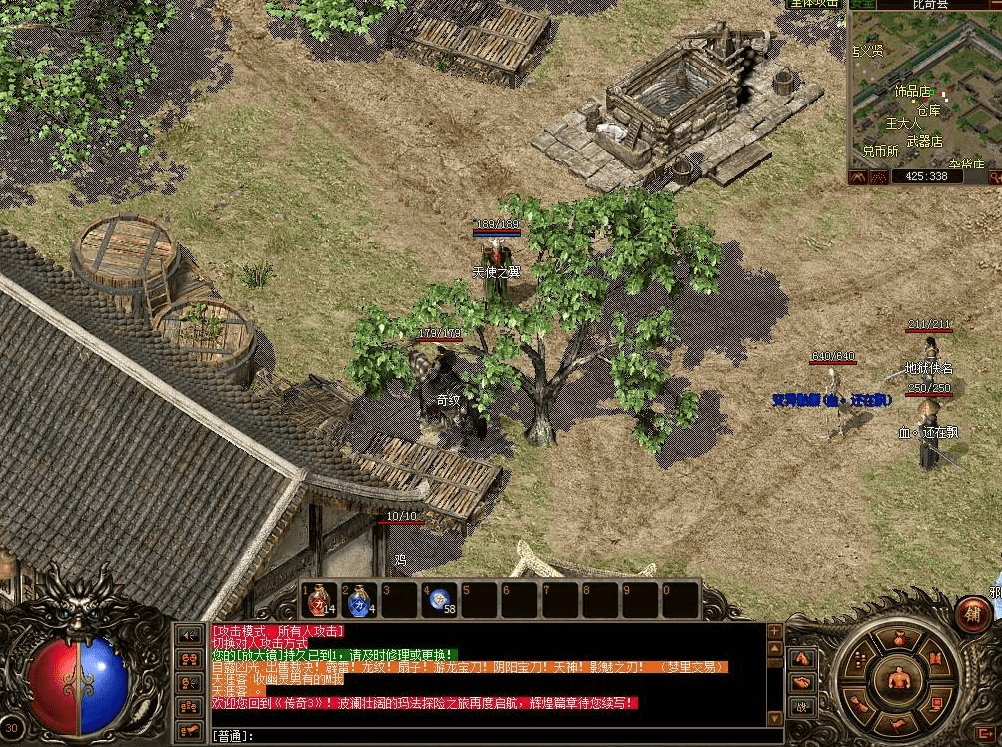Use the red potion in hotbar slot 1

pyautogui.click(x=319, y=600)
